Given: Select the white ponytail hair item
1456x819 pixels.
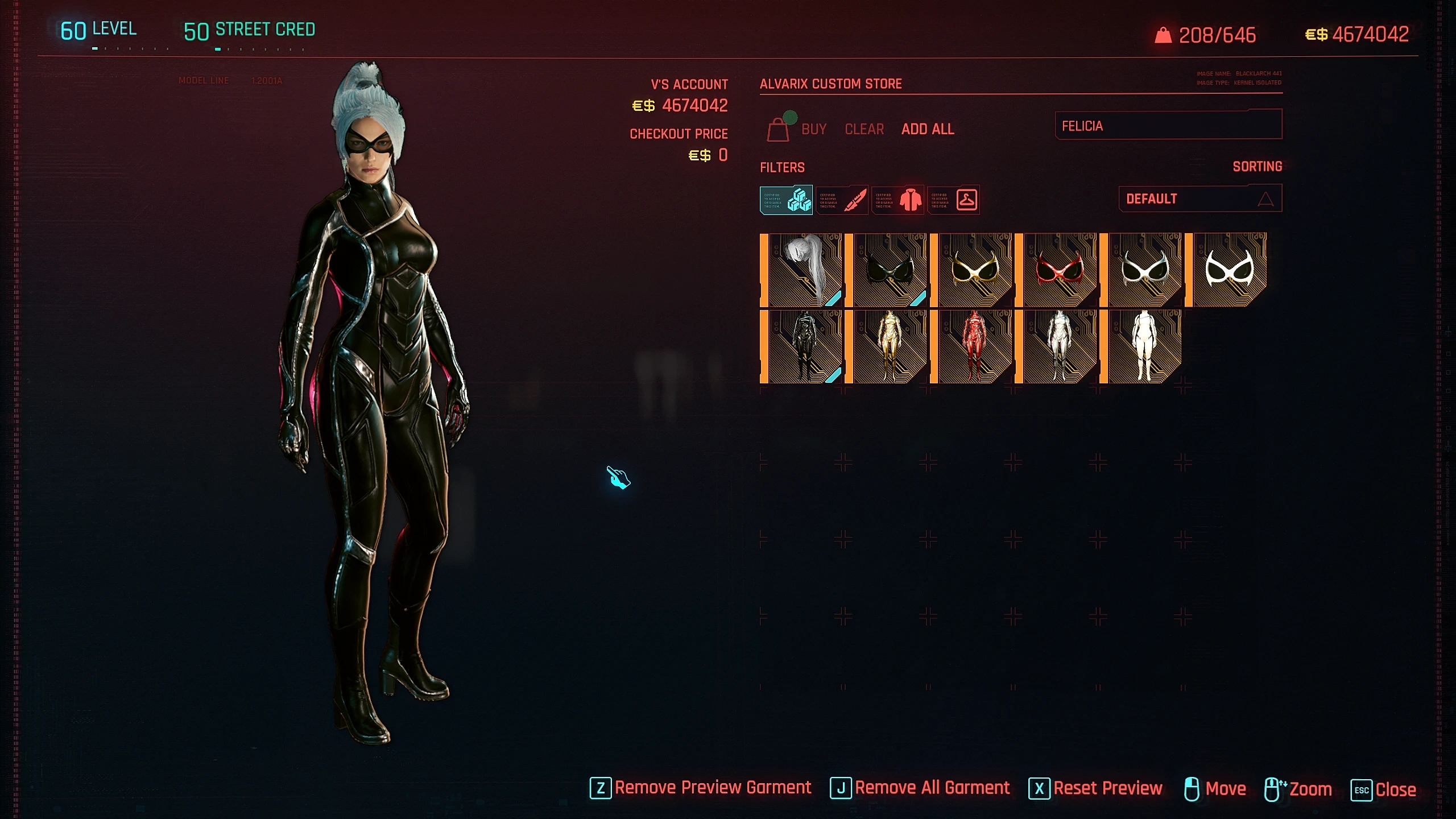Looking at the screenshot, I should (x=802, y=270).
